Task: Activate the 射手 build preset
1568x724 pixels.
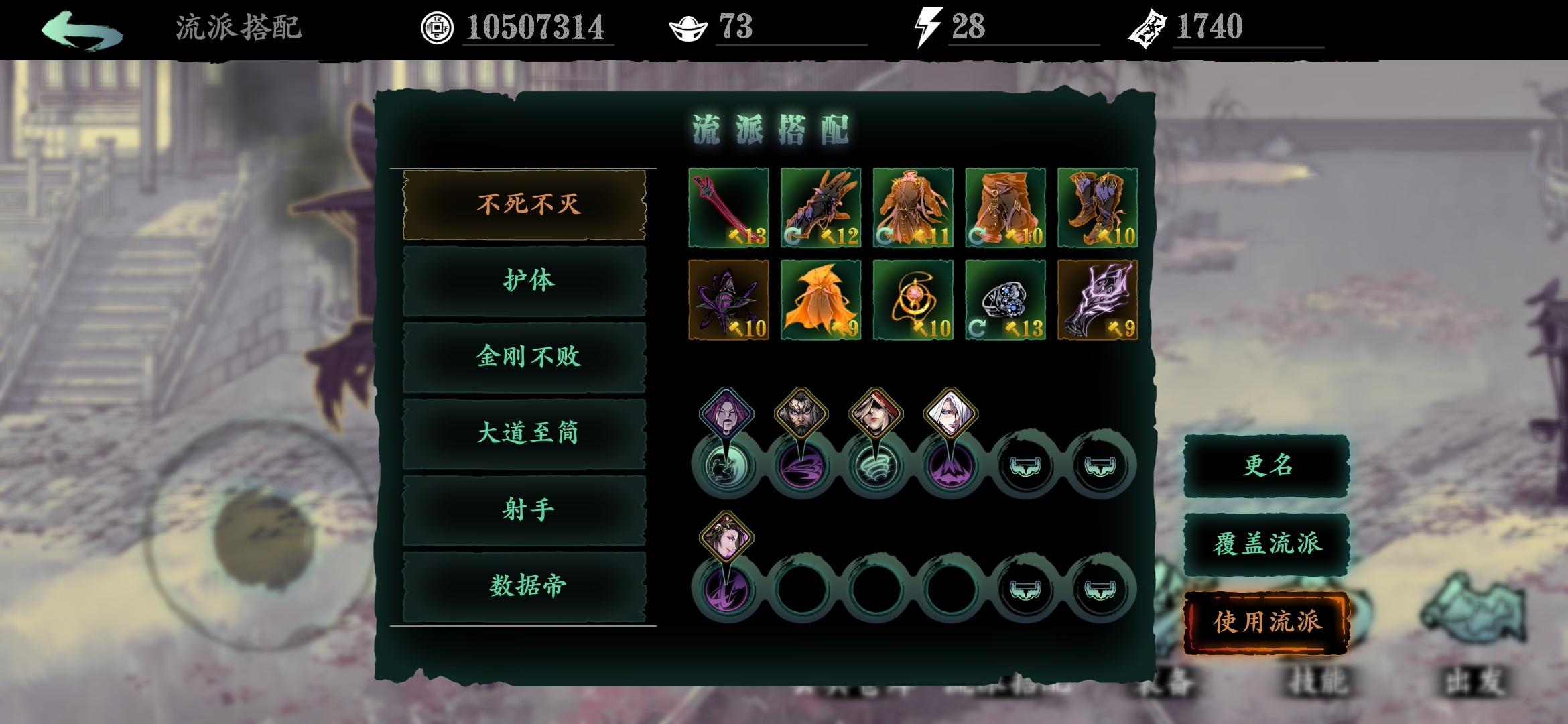Action: [x=525, y=509]
